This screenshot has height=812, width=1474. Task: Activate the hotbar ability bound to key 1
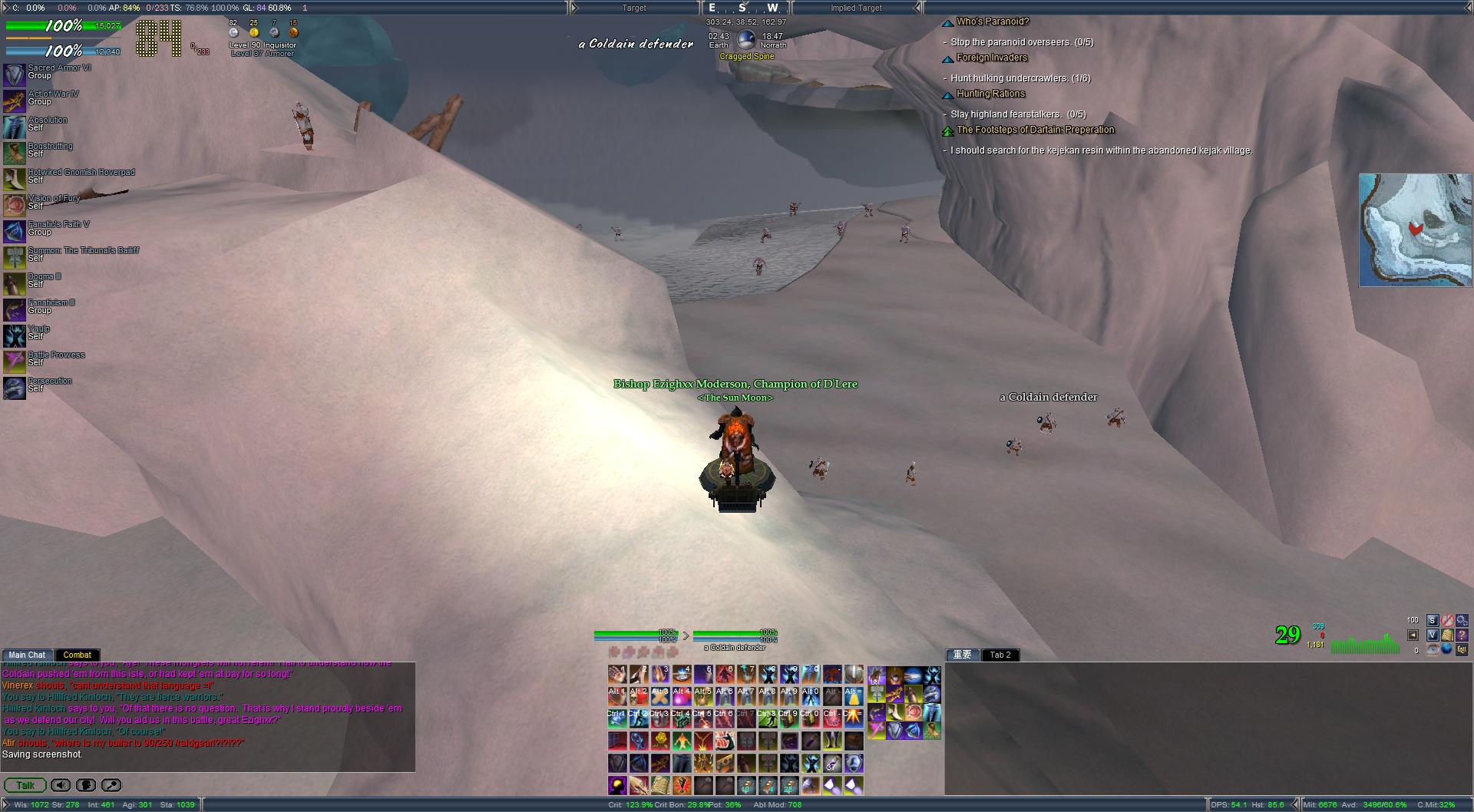point(618,675)
